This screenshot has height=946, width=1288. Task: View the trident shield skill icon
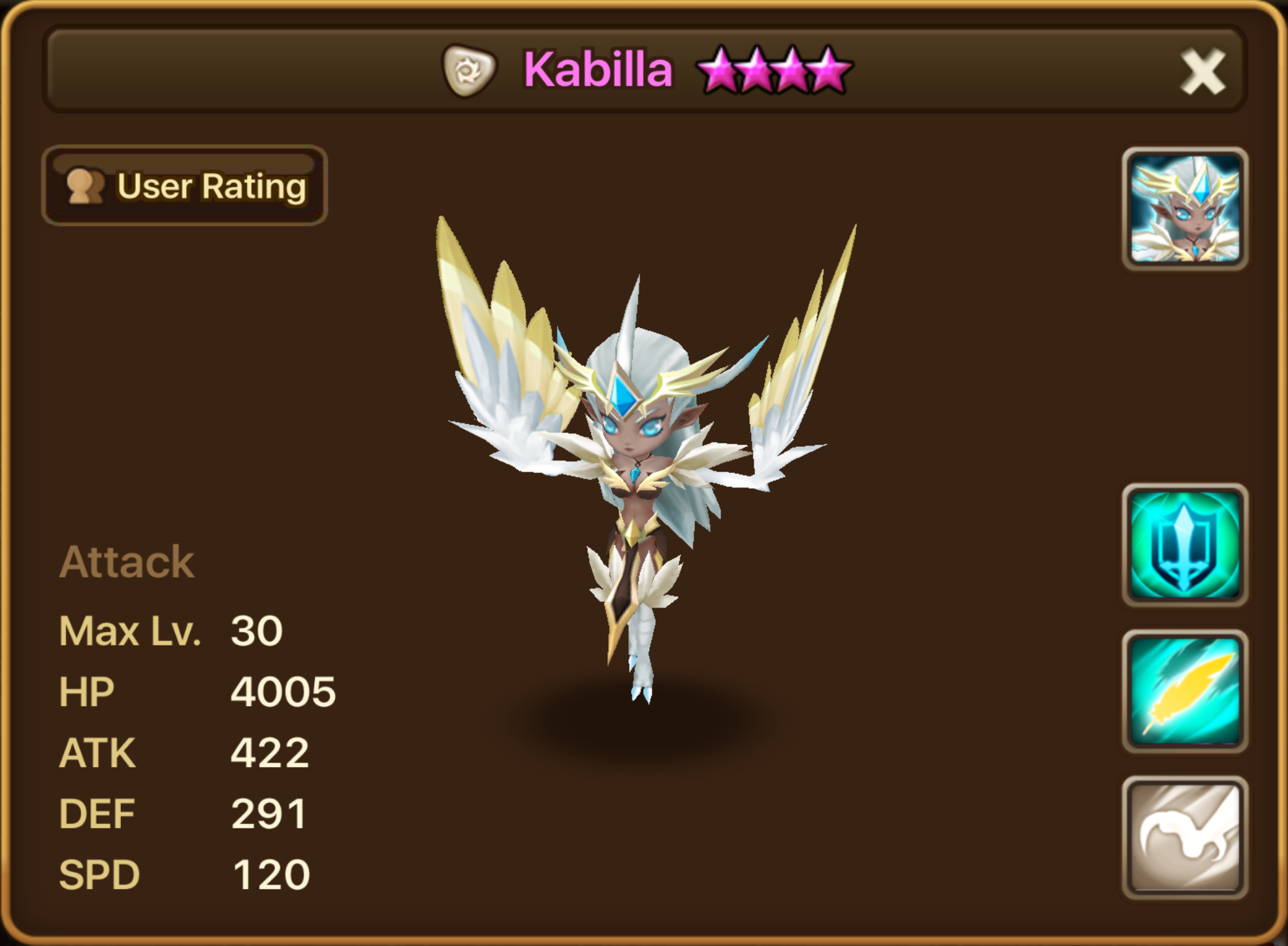[x=1185, y=545]
